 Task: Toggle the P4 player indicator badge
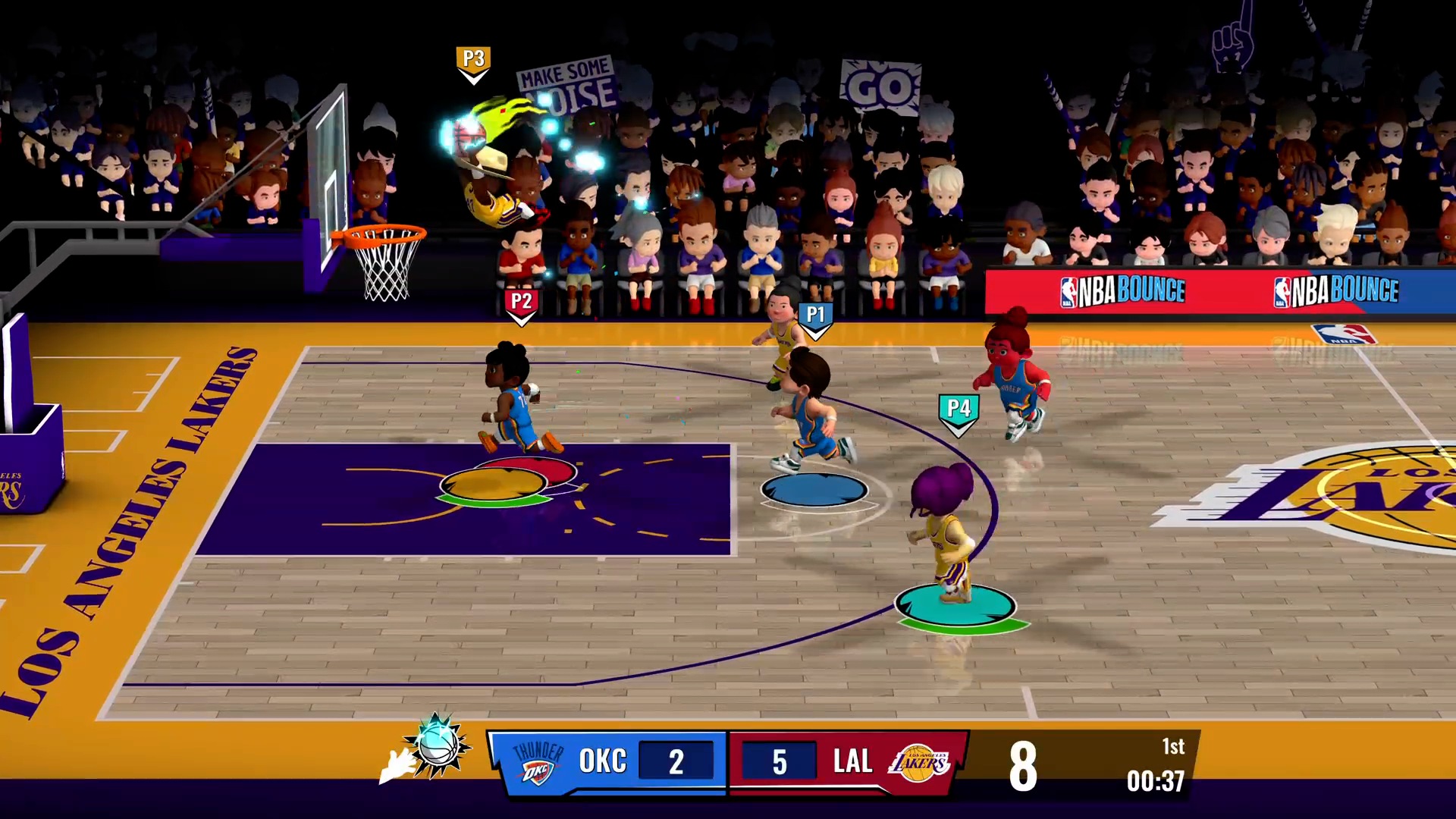pyautogui.click(x=957, y=408)
